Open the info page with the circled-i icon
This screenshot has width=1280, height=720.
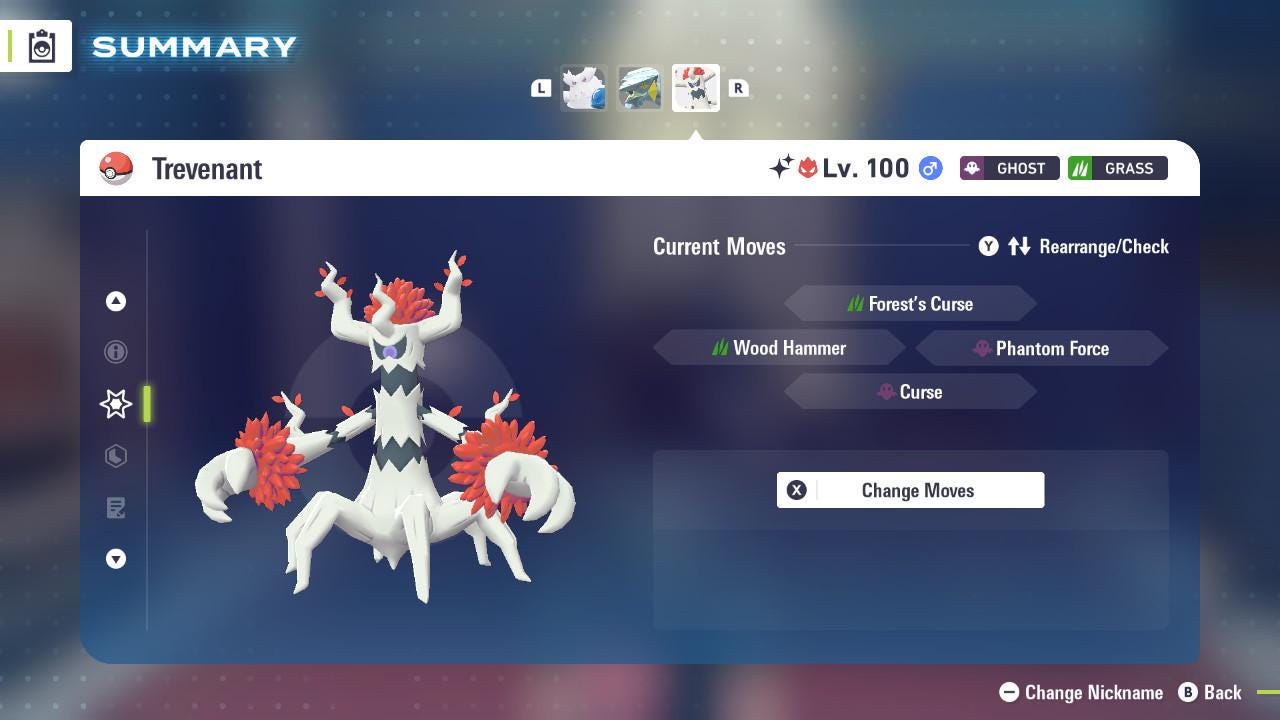(116, 352)
